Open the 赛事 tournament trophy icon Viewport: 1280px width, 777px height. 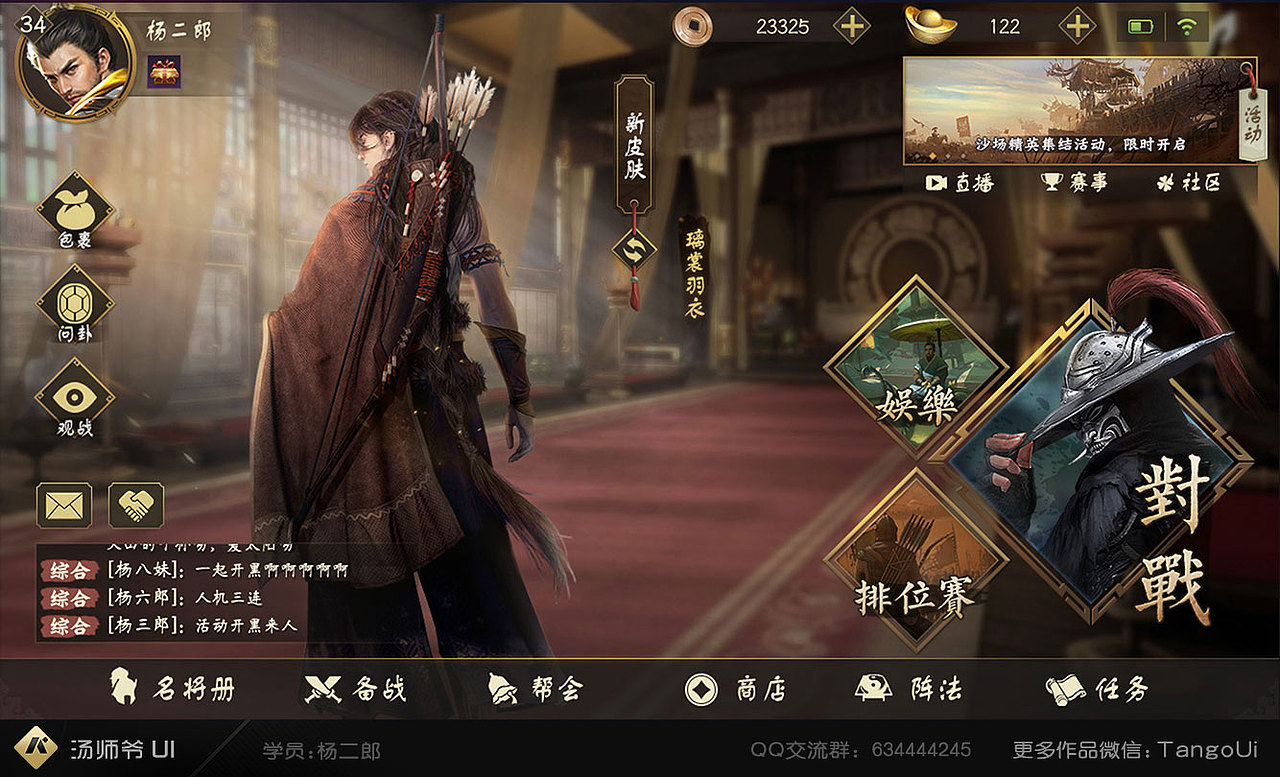pos(1075,184)
